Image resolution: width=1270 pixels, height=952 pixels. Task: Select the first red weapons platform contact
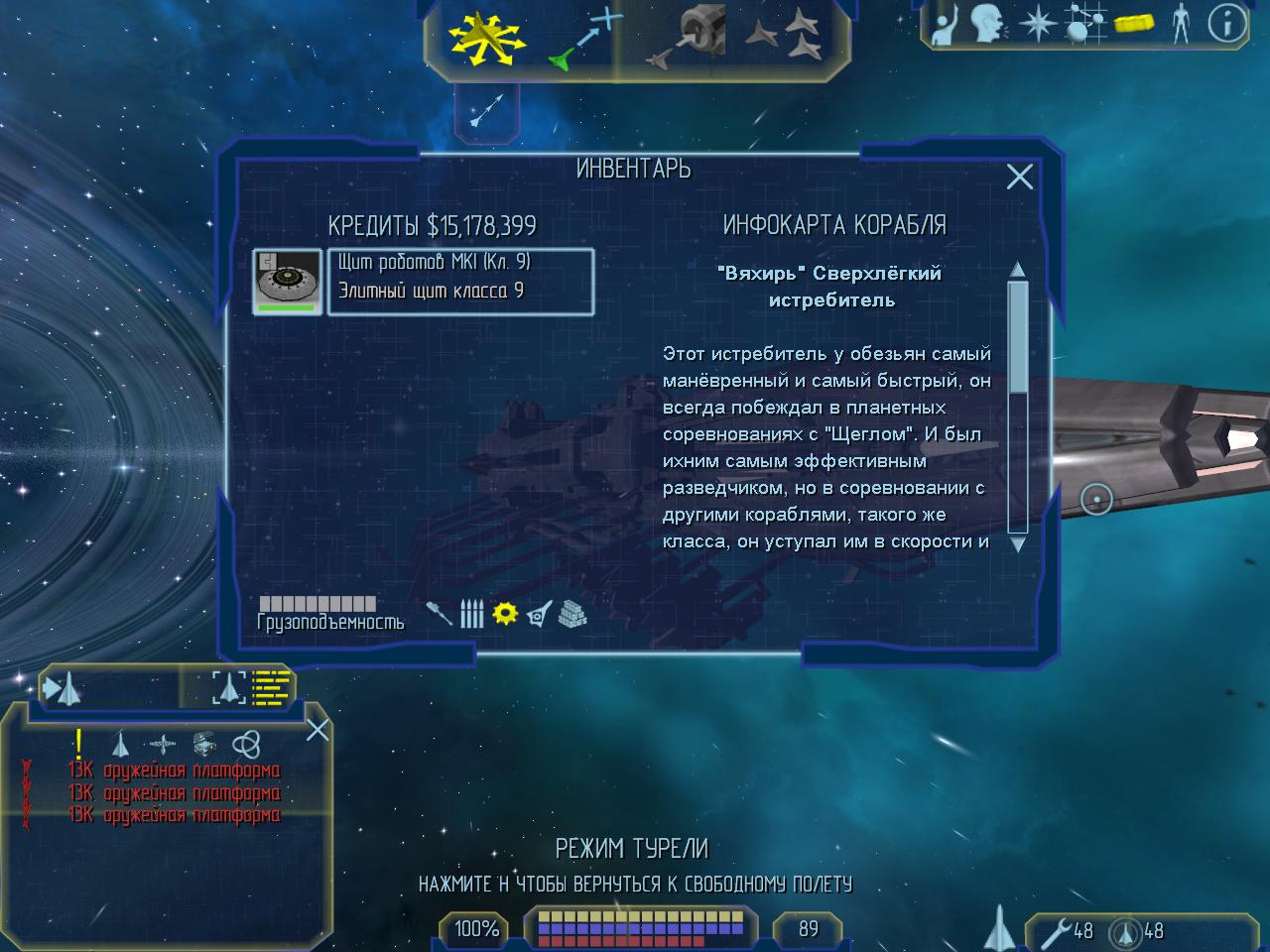point(174,771)
